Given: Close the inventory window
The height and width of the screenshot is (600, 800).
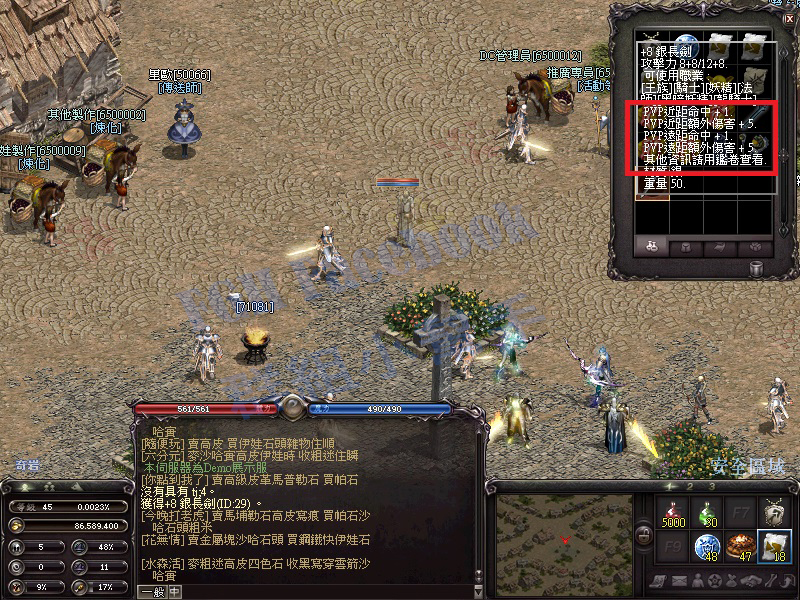Looking at the screenshot, I should [x=789, y=18].
